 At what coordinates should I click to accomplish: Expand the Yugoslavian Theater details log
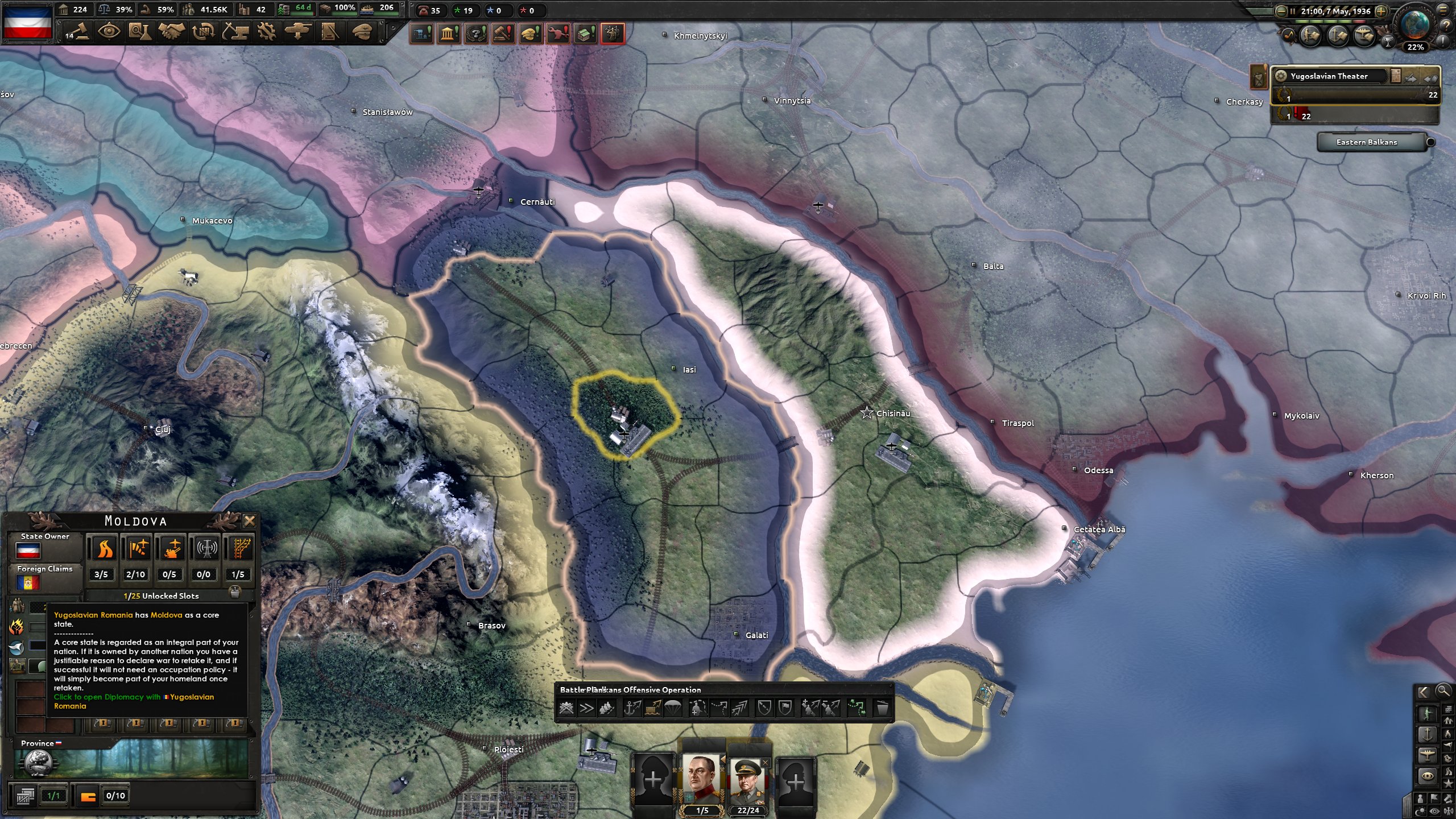(x=1395, y=76)
